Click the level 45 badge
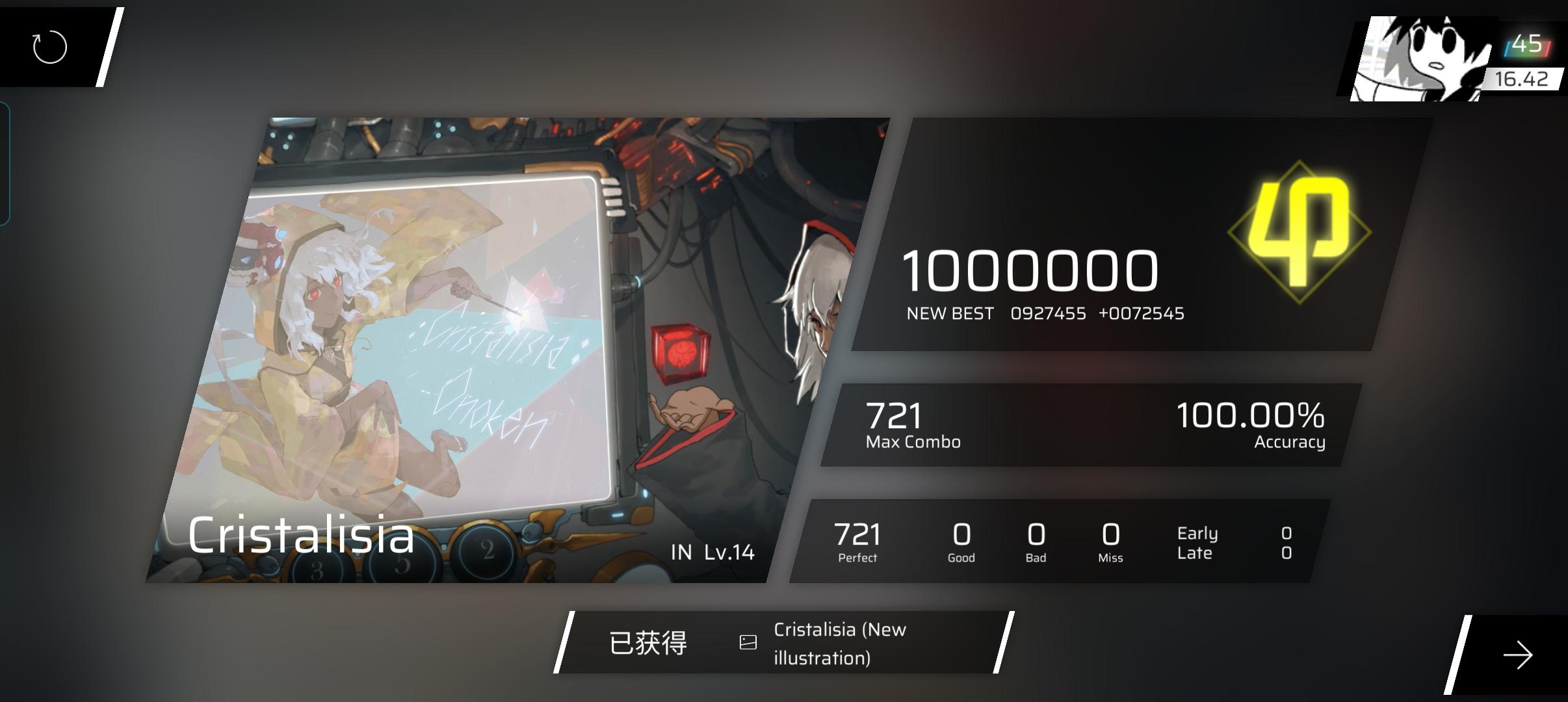 tap(1528, 42)
